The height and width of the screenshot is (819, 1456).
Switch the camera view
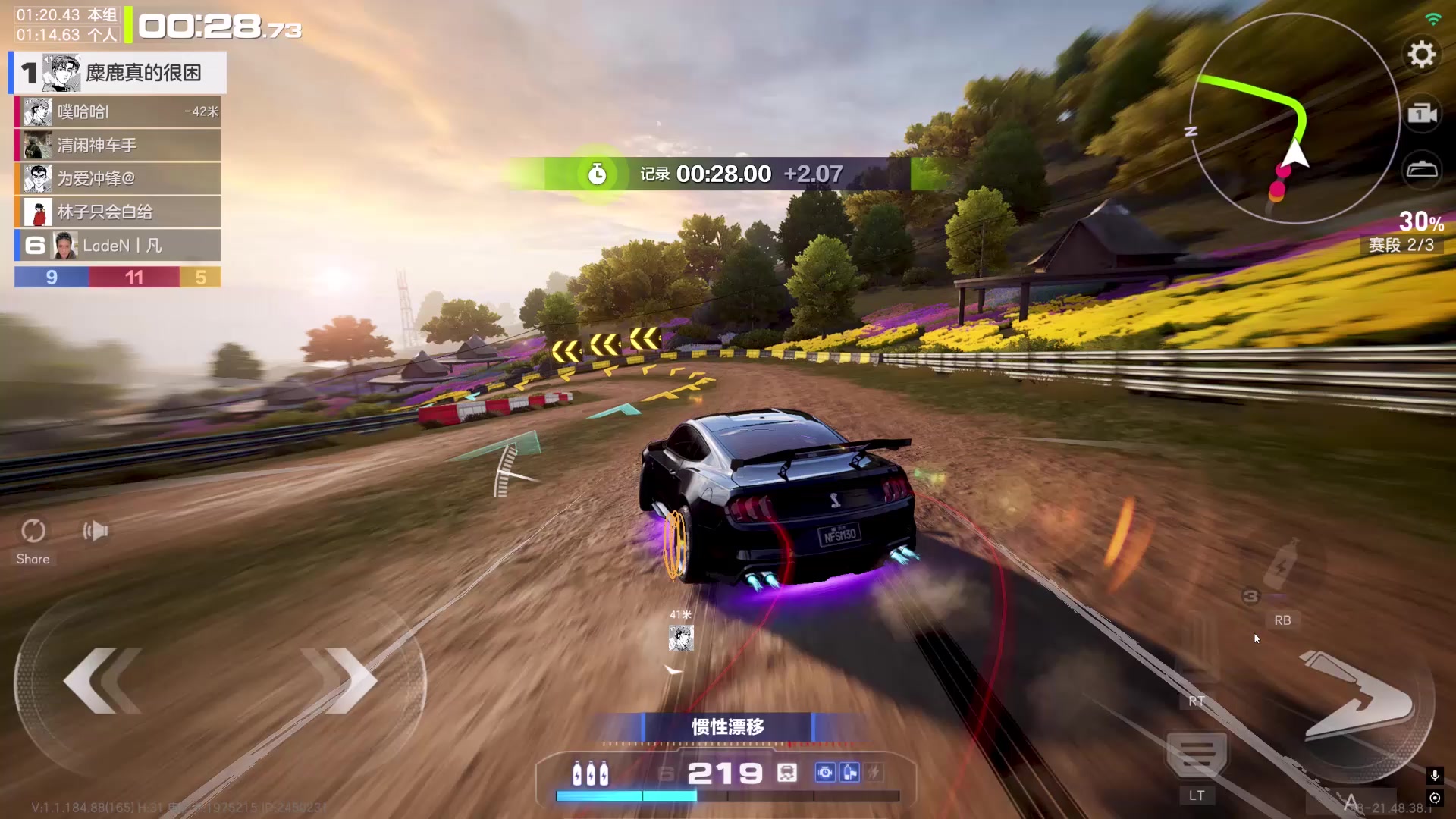(x=1422, y=114)
